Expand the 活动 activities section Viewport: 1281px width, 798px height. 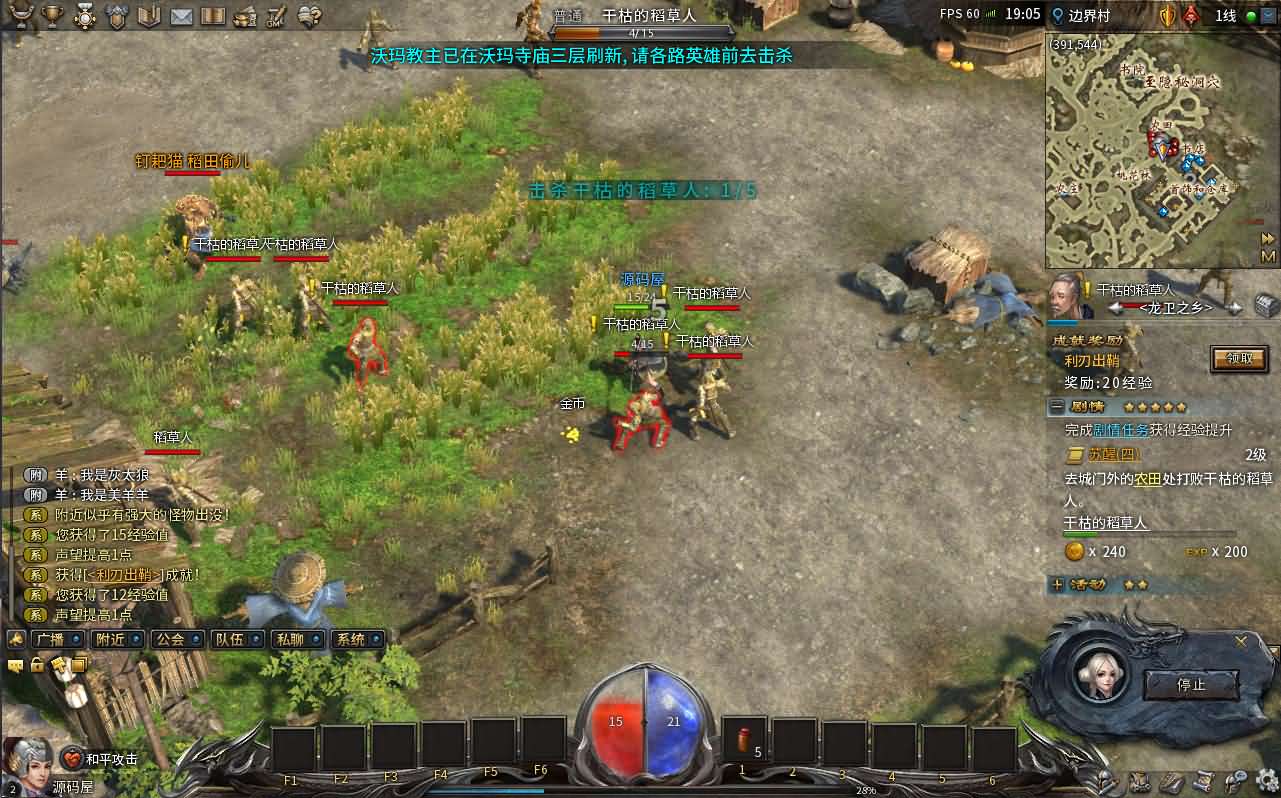pos(1057,584)
